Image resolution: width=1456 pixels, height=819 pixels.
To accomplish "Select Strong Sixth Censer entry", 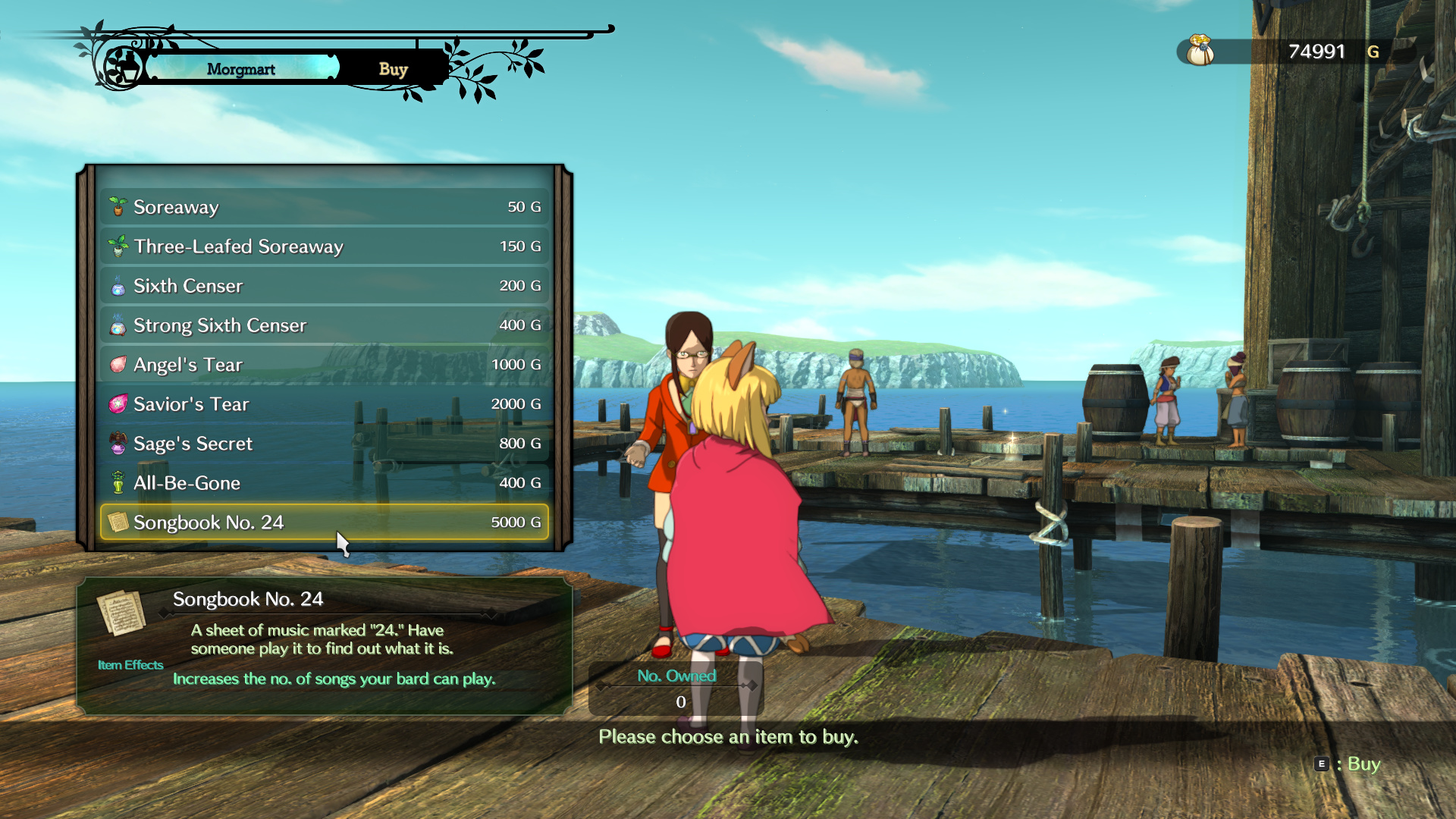I will pos(325,325).
